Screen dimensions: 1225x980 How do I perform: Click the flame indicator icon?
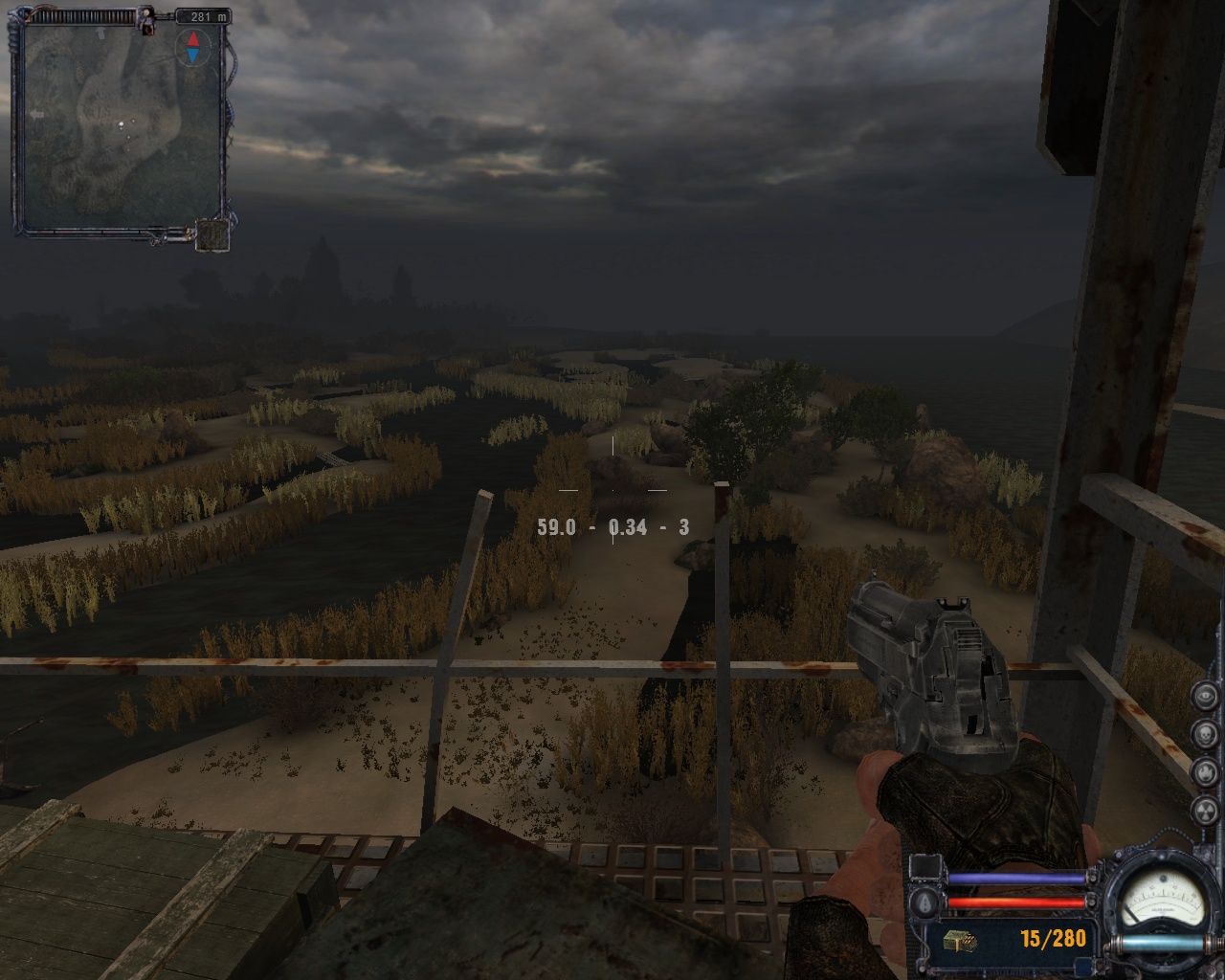point(1206,771)
